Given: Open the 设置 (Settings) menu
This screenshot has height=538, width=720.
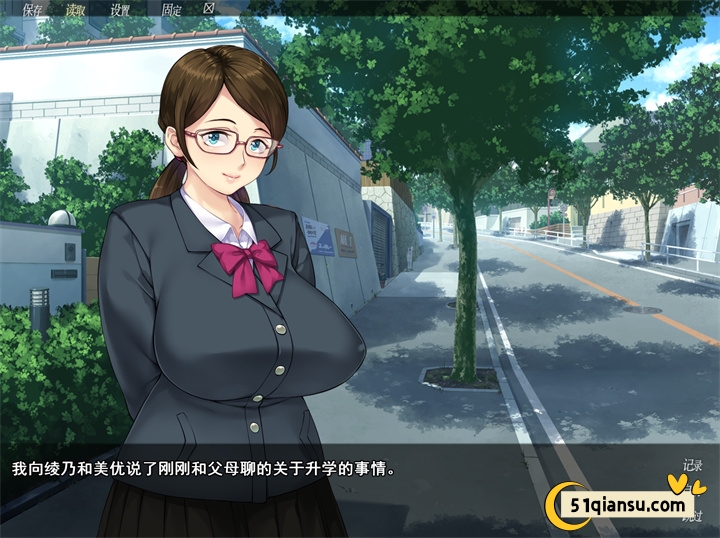Looking at the screenshot, I should [x=120, y=9].
